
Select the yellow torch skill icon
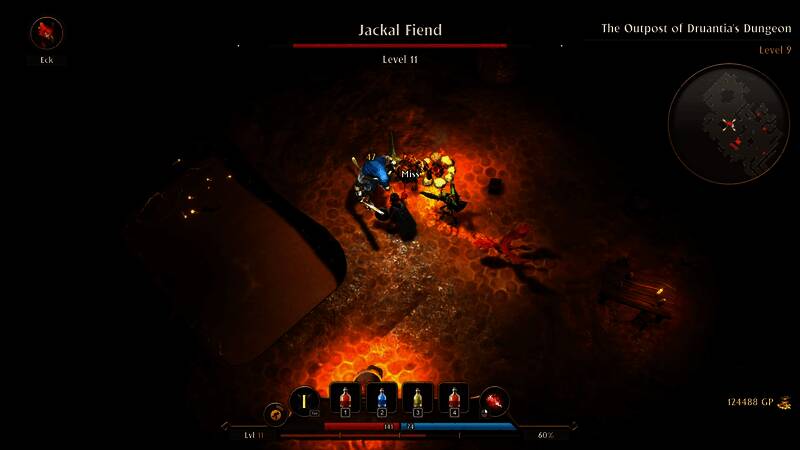[x=303, y=401]
